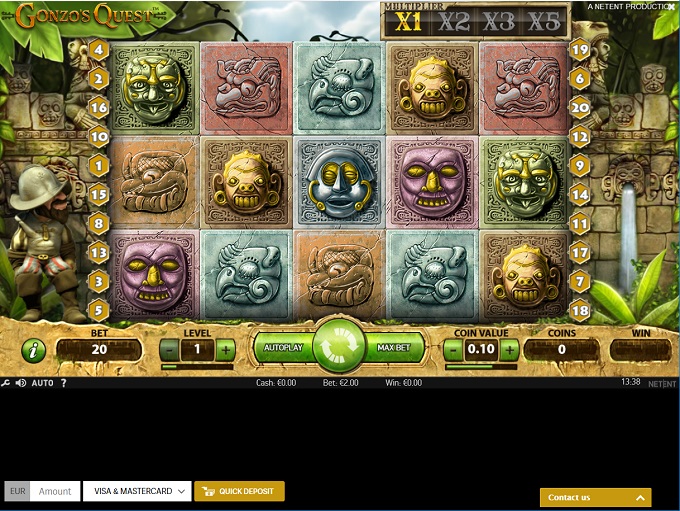Lower the coin value
Viewport: 680px width, 511px height.
[453, 350]
